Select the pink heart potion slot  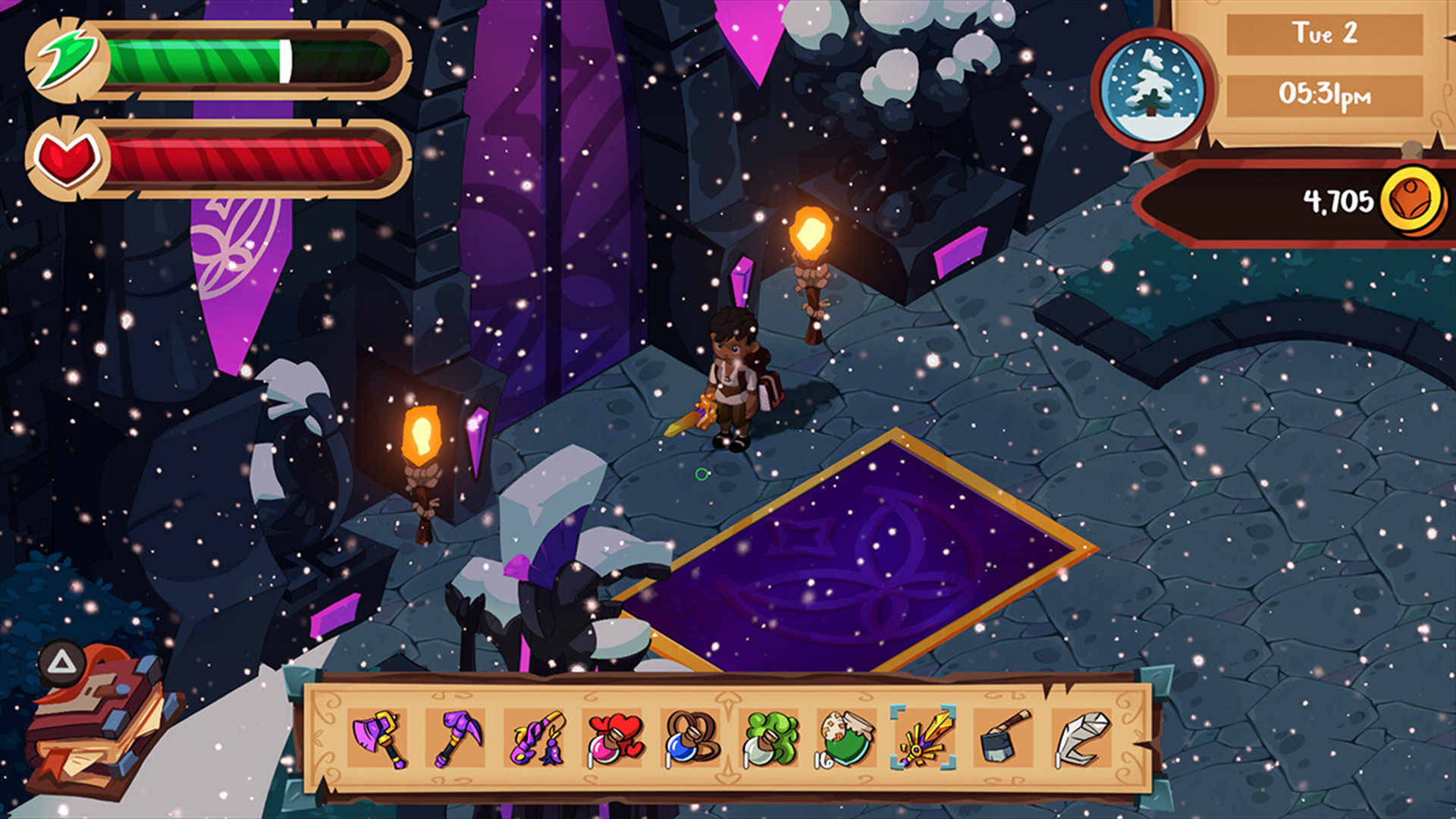click(x=613, y=738)
